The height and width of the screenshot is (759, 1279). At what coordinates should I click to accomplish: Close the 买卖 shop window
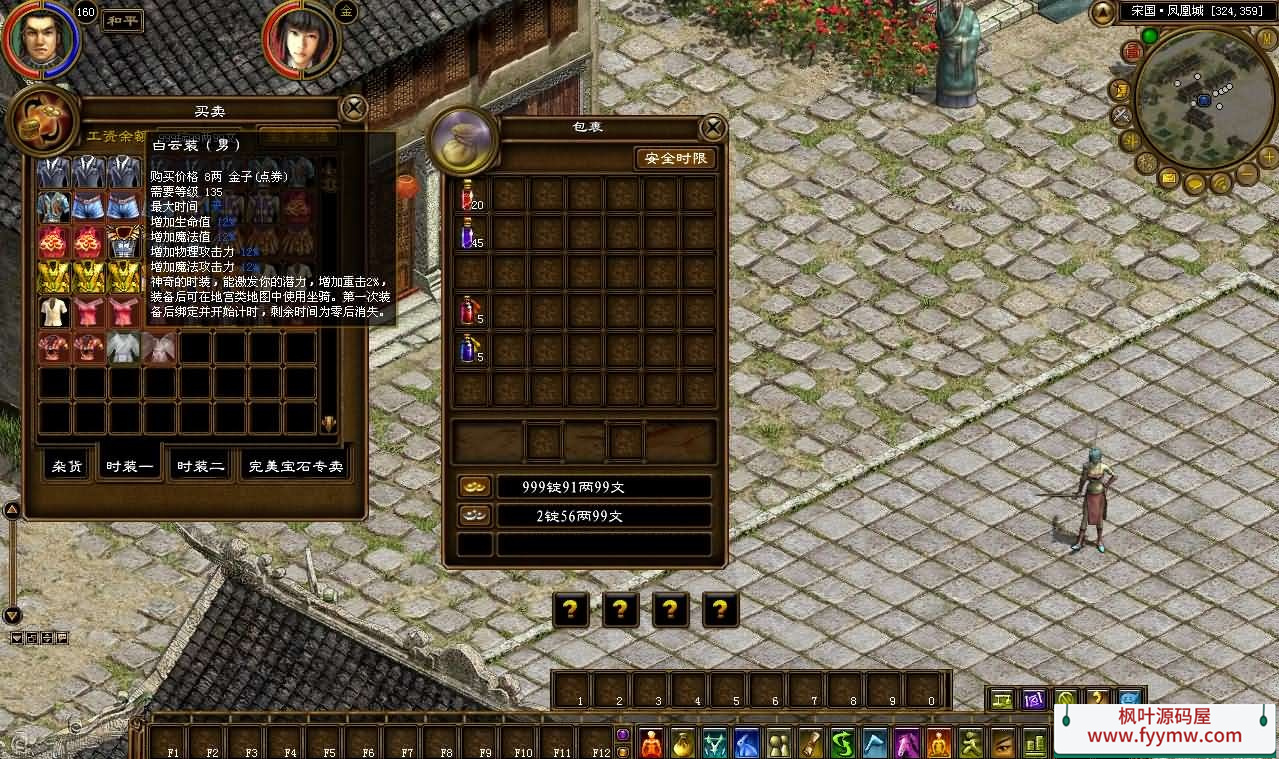(353, 108)
